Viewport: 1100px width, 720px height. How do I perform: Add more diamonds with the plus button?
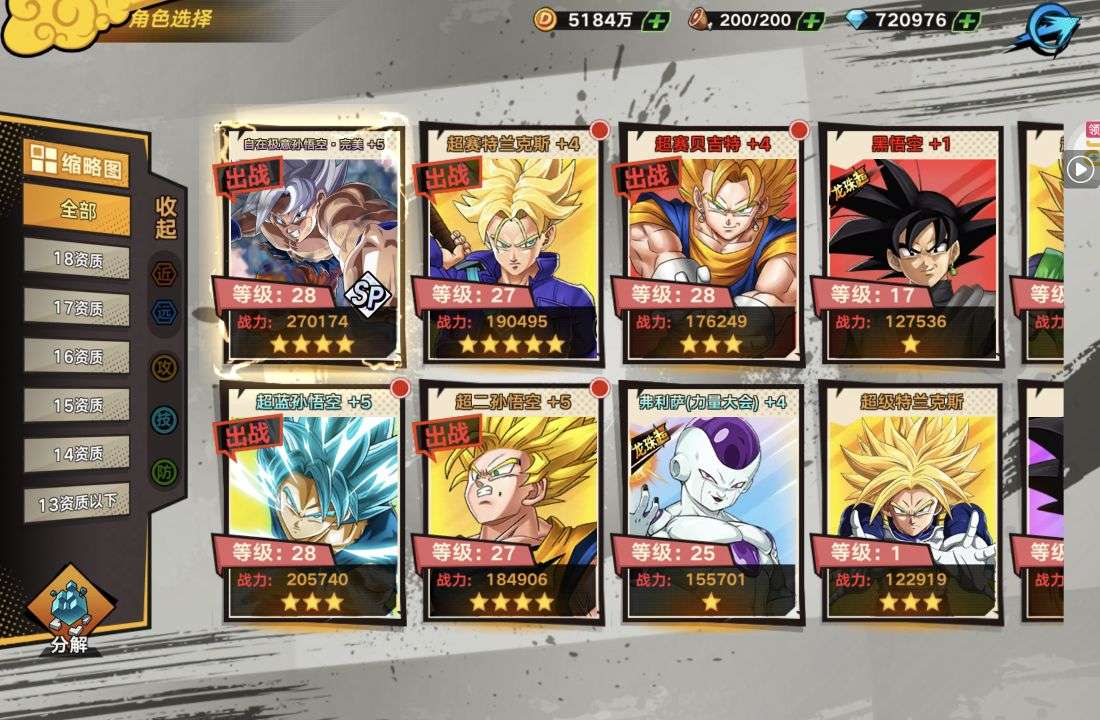(966, 19)
